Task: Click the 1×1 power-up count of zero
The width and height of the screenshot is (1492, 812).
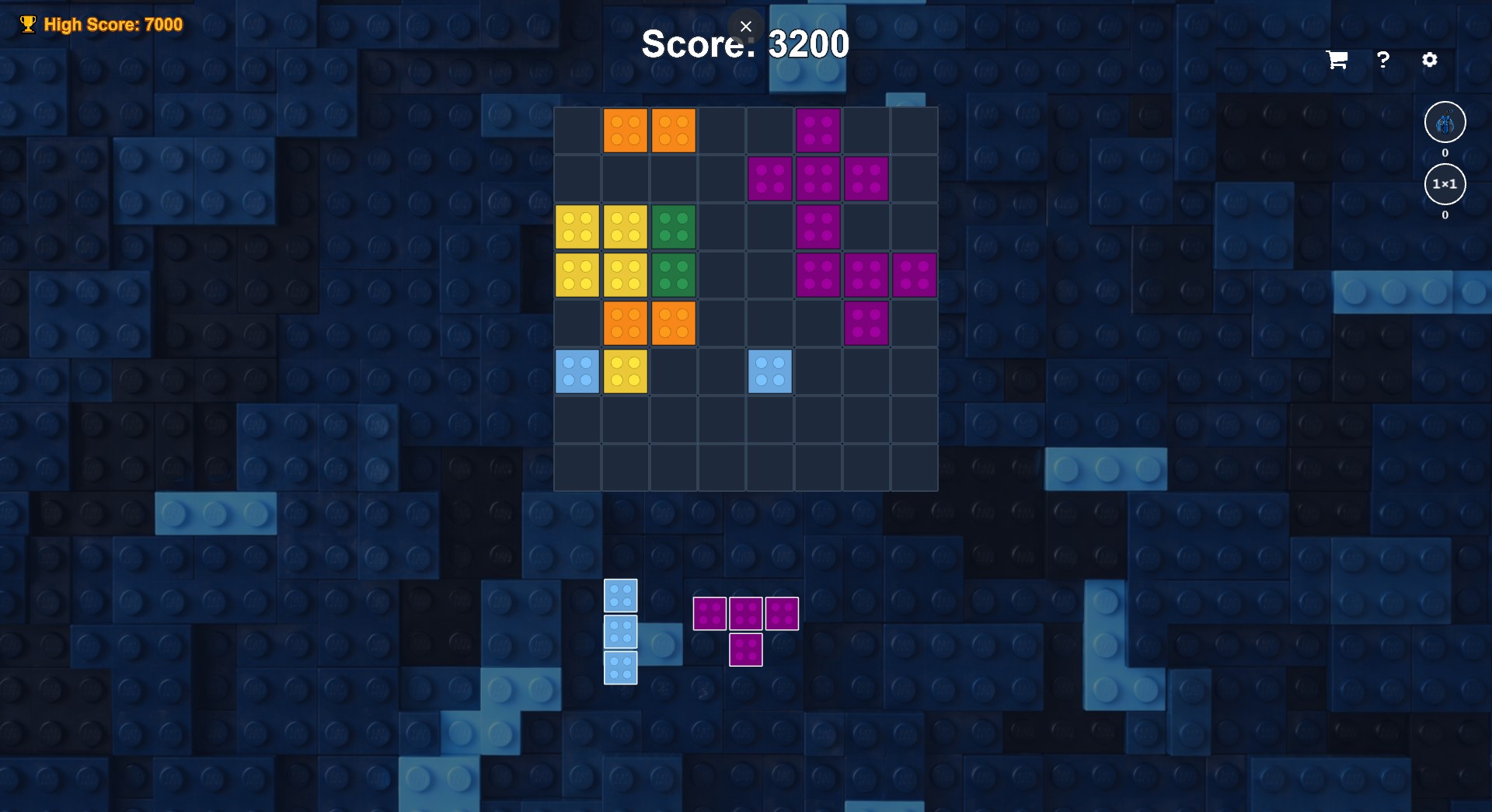Action: (1445, 216)
